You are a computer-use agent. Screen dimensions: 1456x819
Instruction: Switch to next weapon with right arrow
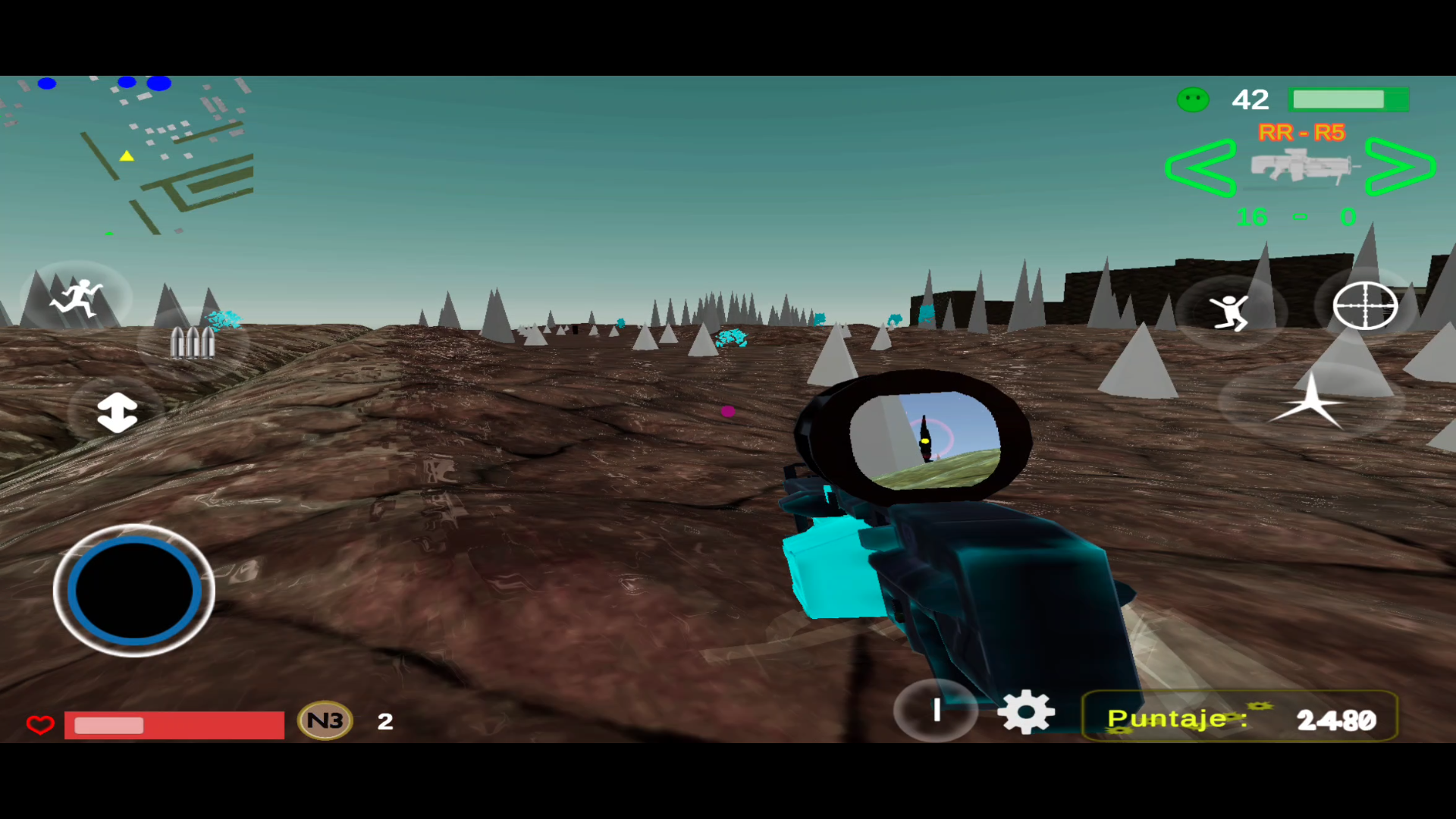pyautogui.click(x=1400, y=167)
